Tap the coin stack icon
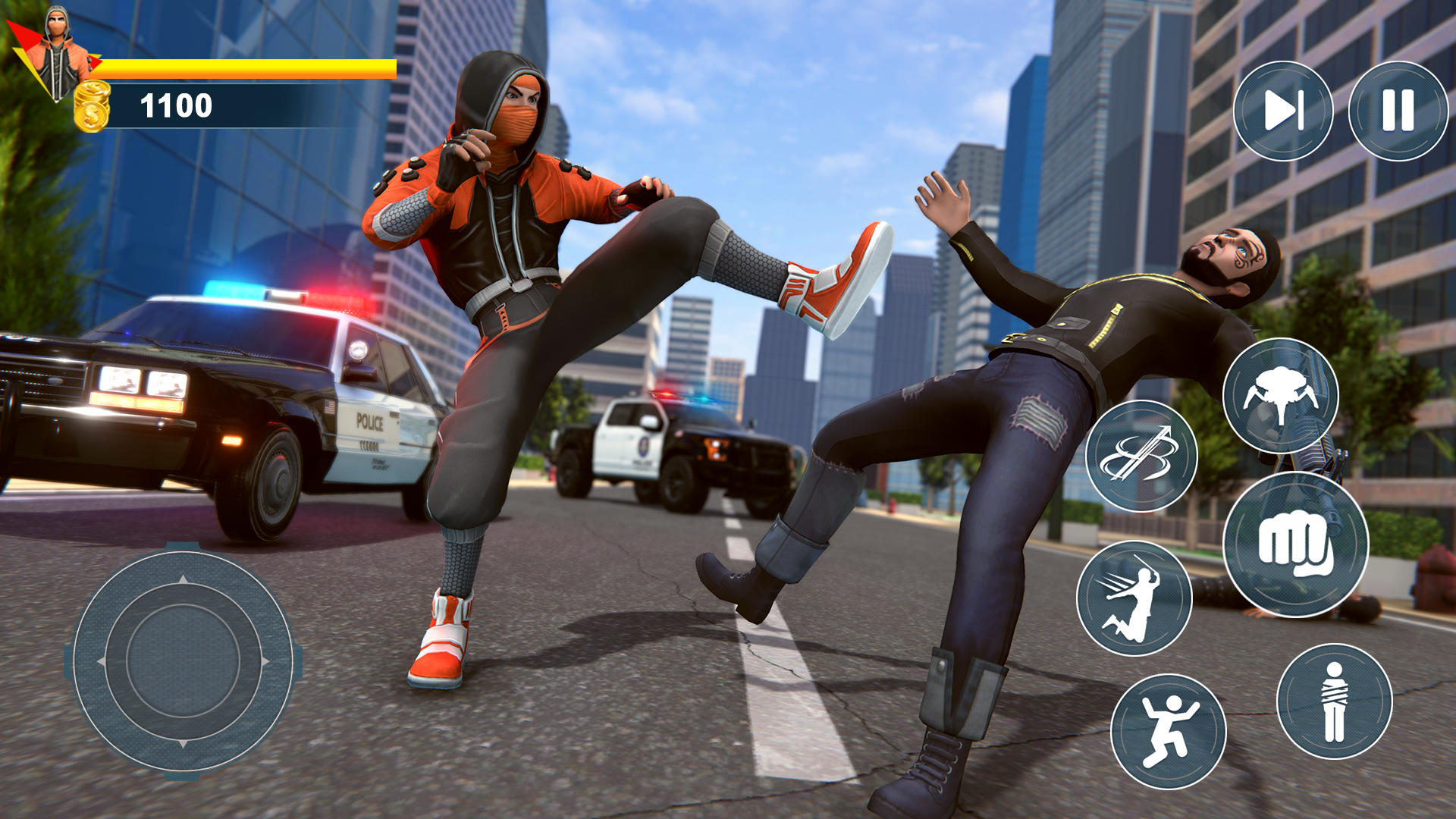The width and height of the screenshot is (1456, 819). 93,105
